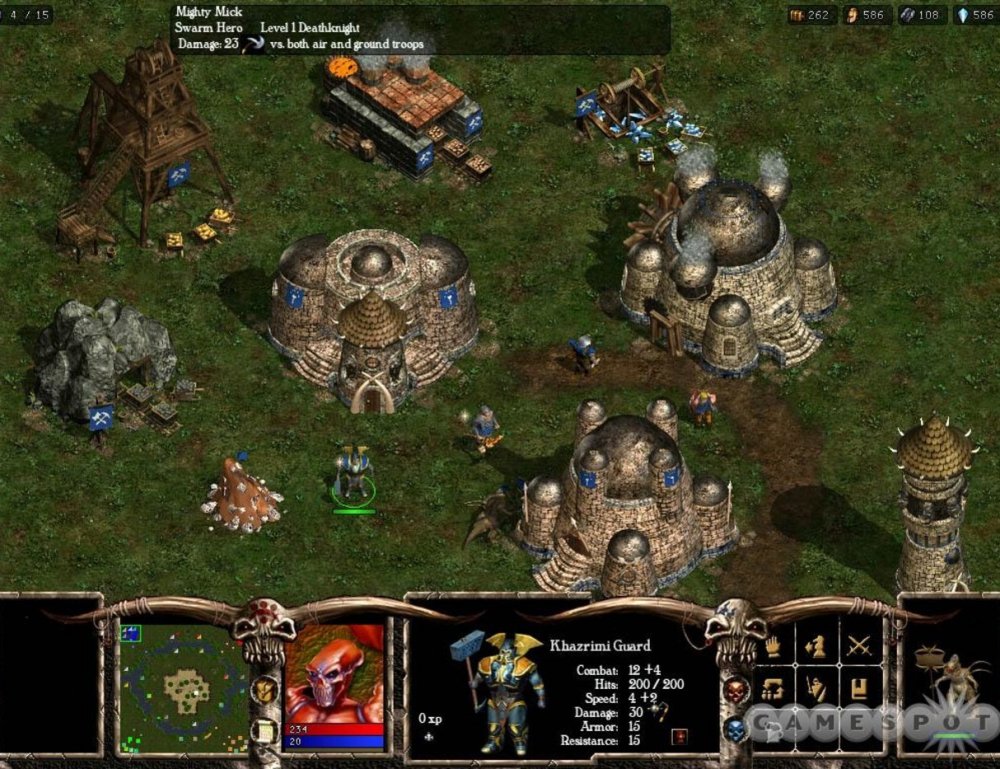Click the red skull button
Viewport: 1000px width, 769px height.
pos(735,690)
